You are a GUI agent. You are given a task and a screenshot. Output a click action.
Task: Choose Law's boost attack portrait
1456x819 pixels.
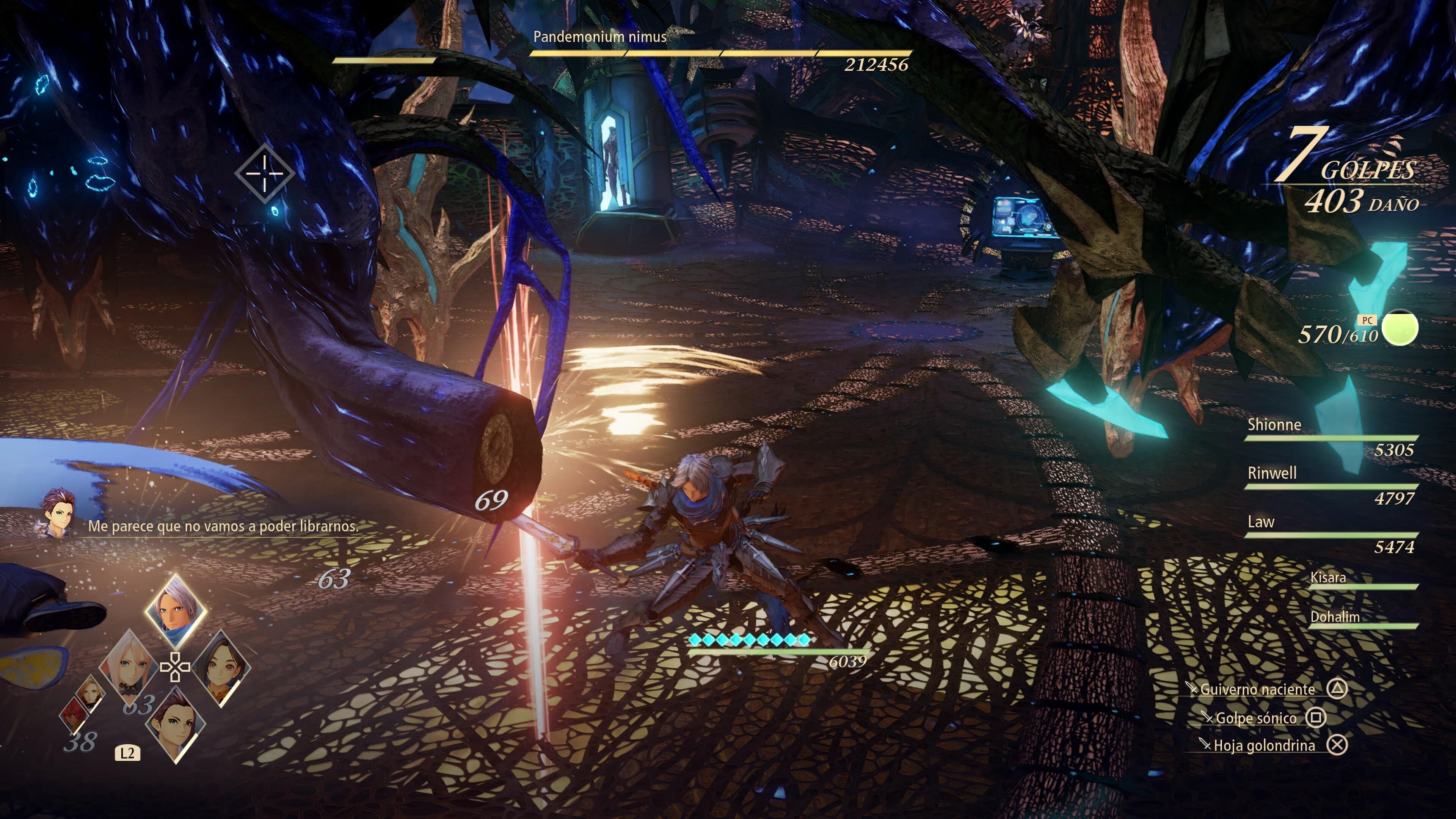(x=176, y=725)
